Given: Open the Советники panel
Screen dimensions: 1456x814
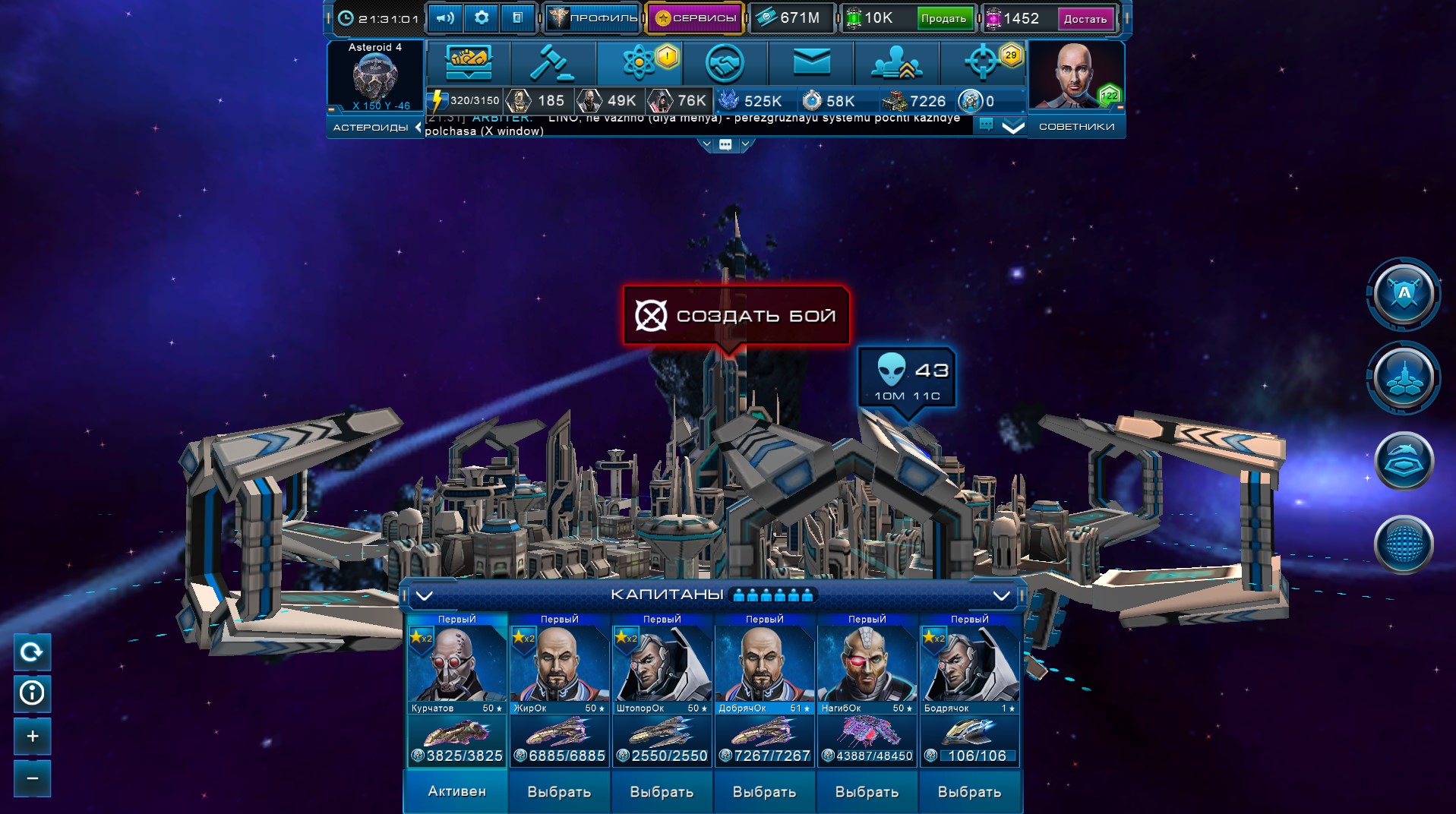Looking at the screenshot, I should point(1076,127).
